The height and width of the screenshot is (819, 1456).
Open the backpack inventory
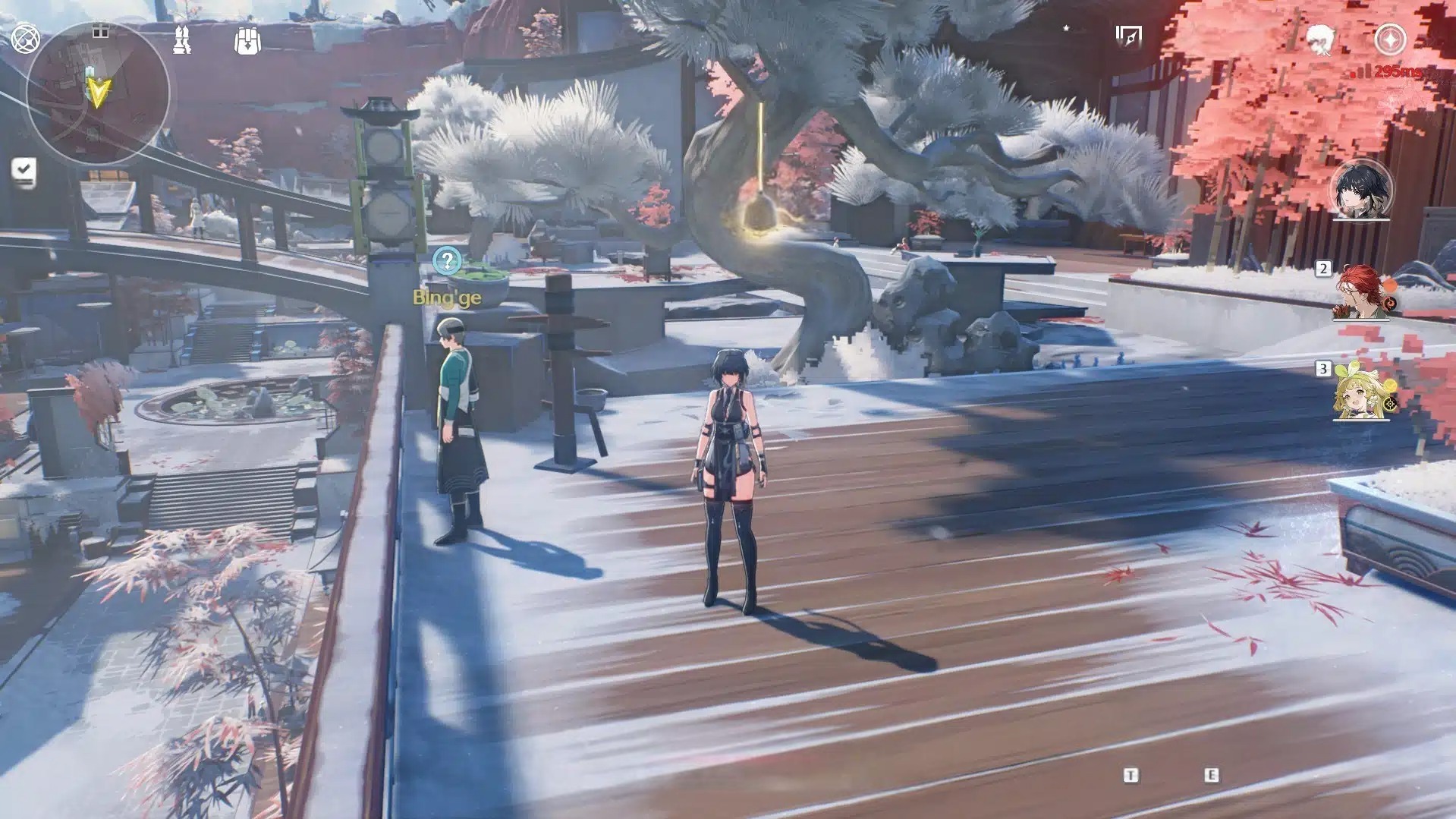click(247, 40)
